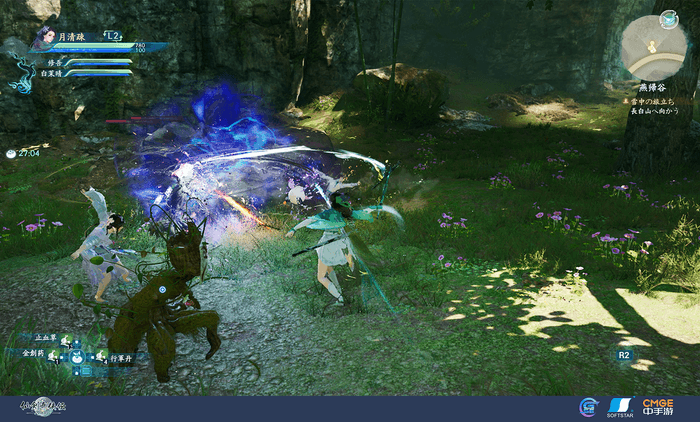Select the 月清疏 character portrait

(x=42, y=40)
